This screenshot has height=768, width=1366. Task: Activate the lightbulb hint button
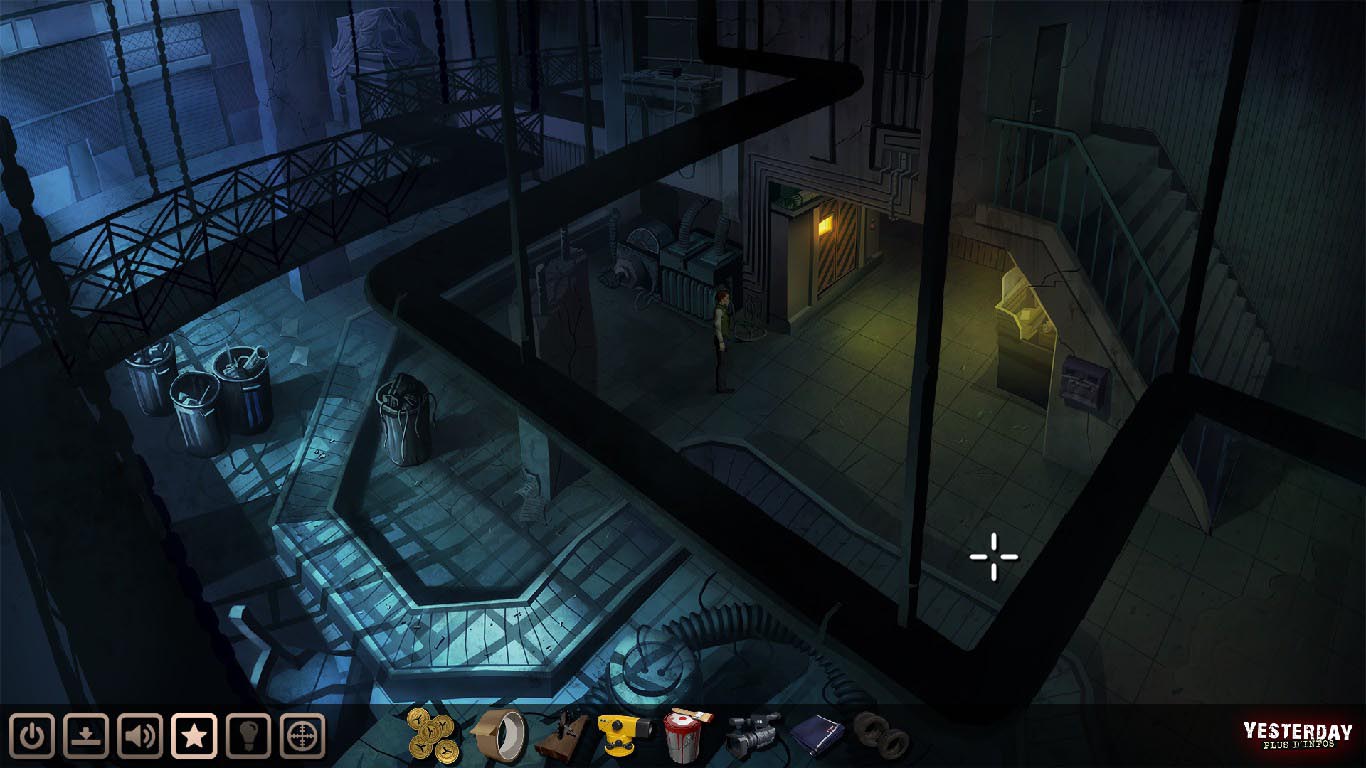tap(249, 737)
